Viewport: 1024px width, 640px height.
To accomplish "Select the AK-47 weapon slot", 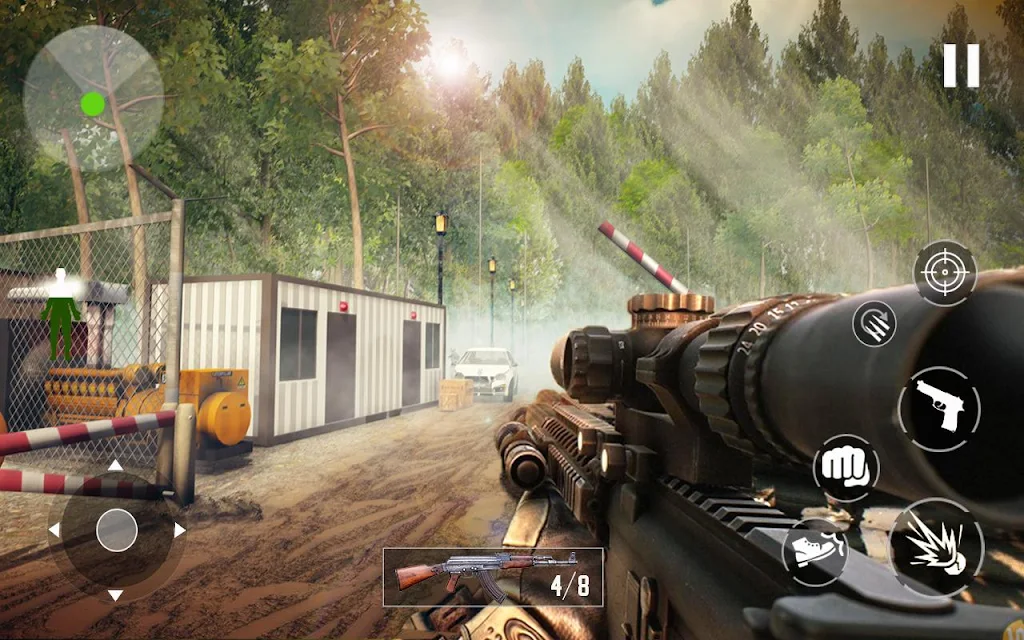I will (493, 576).
